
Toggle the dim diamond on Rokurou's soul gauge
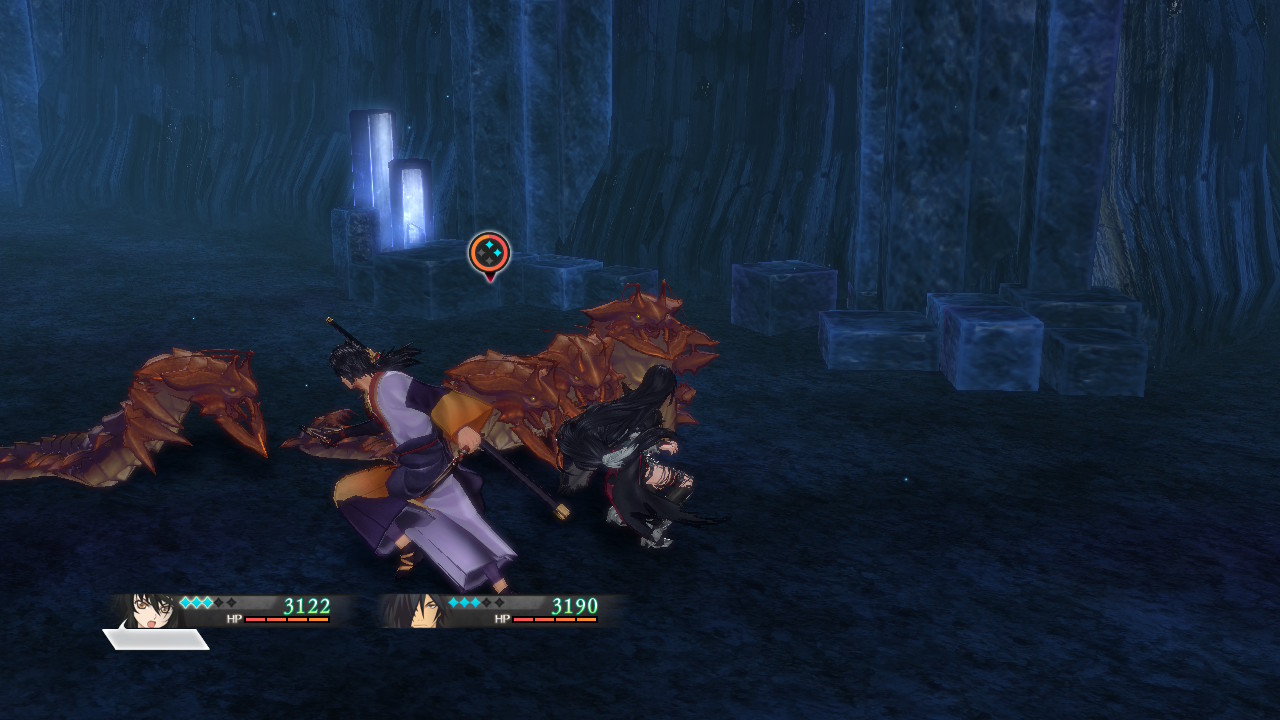point(485,601)
